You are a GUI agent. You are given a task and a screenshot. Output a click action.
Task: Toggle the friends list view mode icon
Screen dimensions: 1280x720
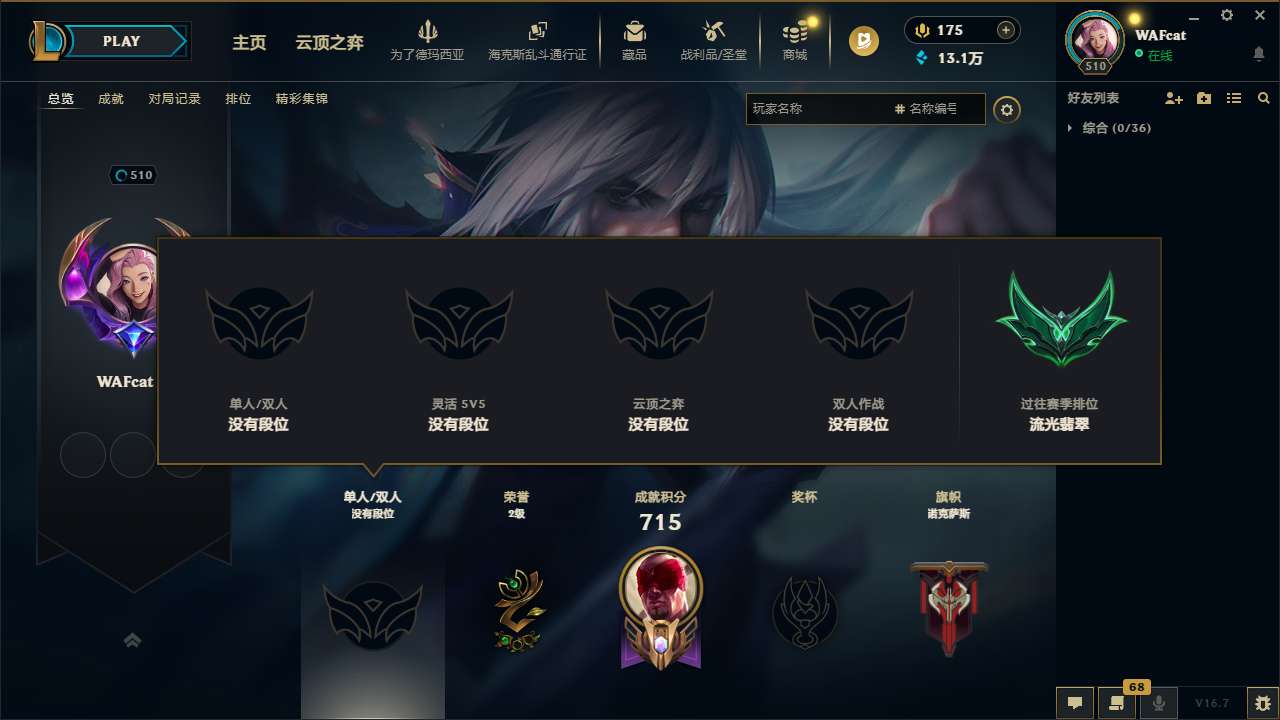tap(1233, 97)
